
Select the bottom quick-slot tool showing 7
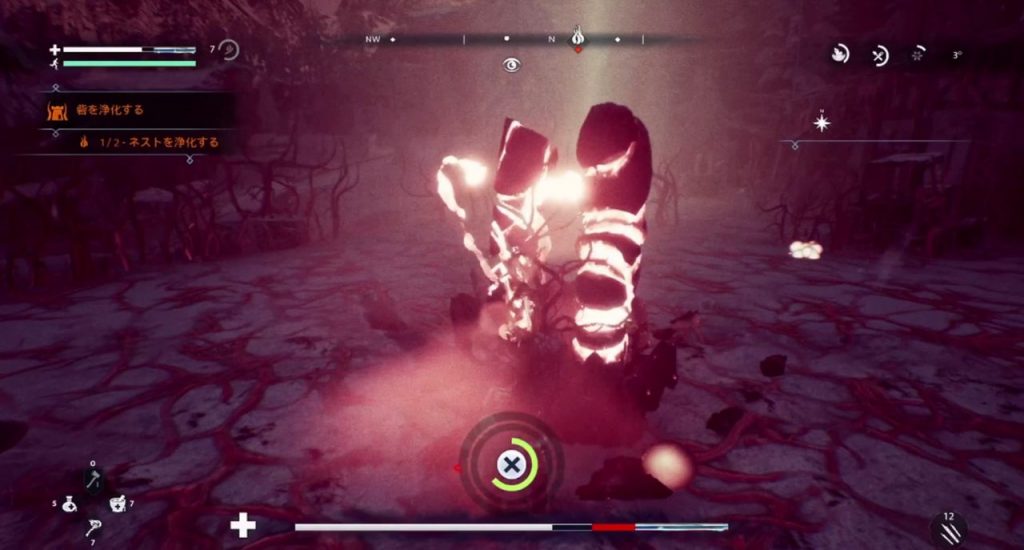[x=92, y=528]
